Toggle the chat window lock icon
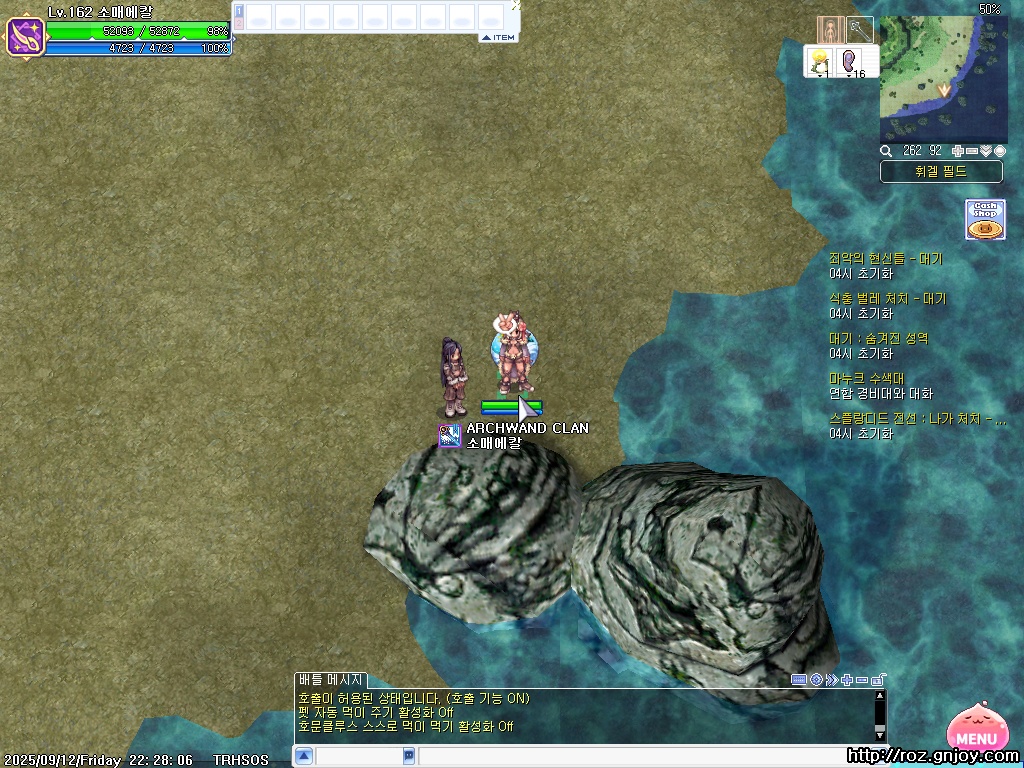This screenshot has height=768, width=1024. [877, 680]
